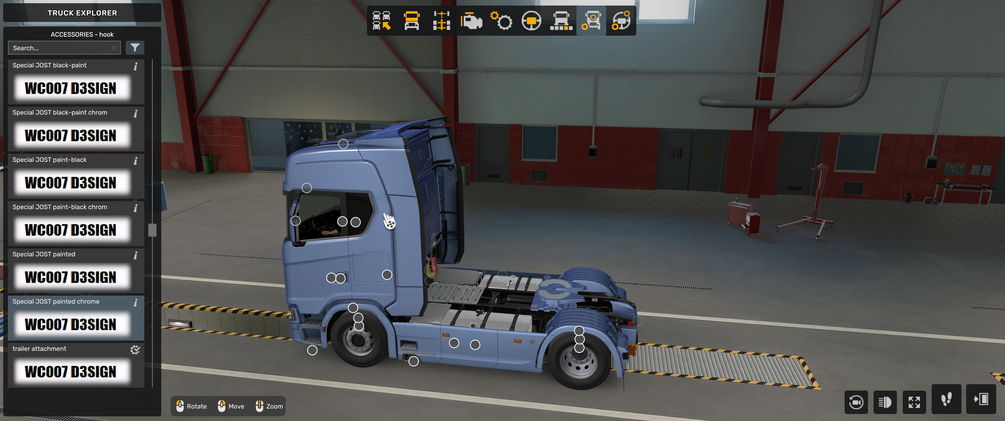Toggle the truck headlights button
The width and height of the screenshot is (1005, 421).
885,402
